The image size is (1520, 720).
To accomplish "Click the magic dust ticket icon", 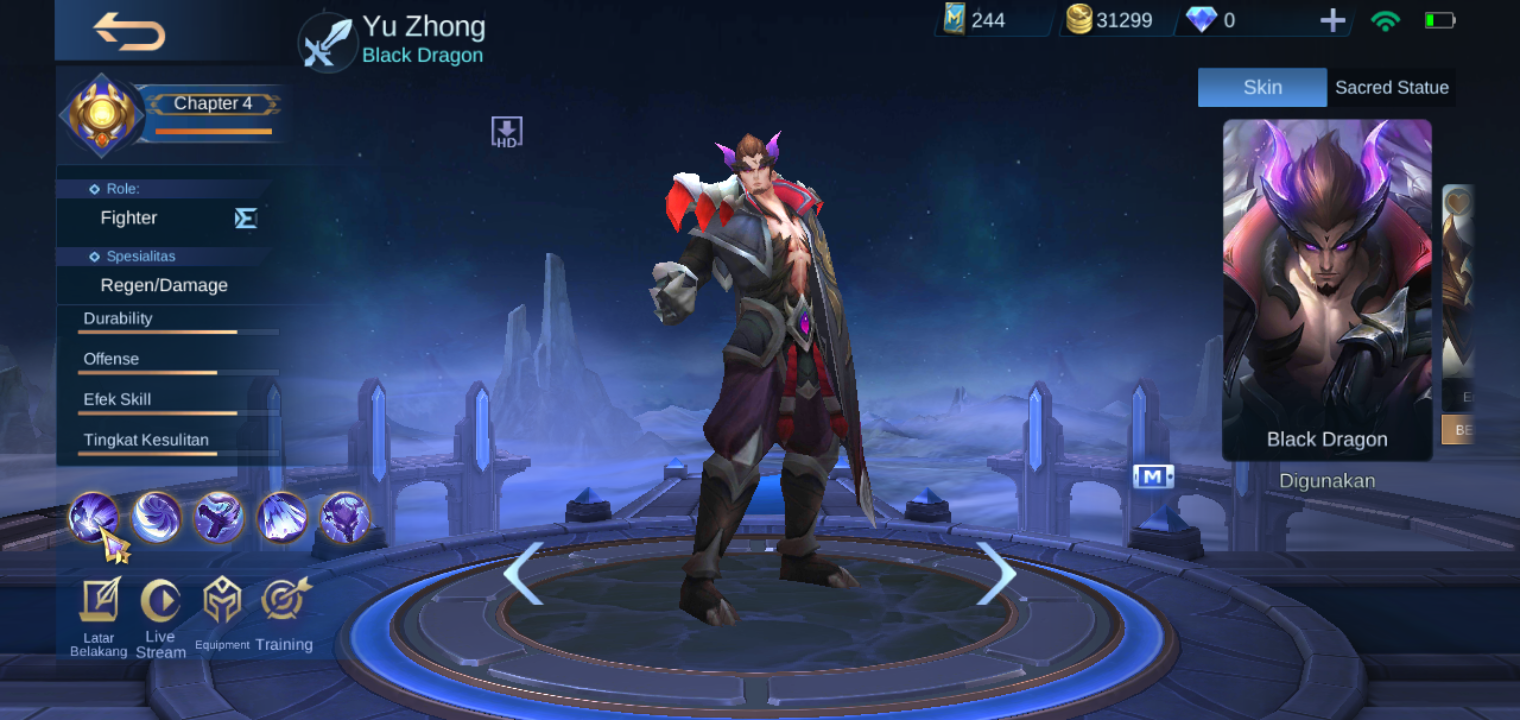I will coord(957,18).
